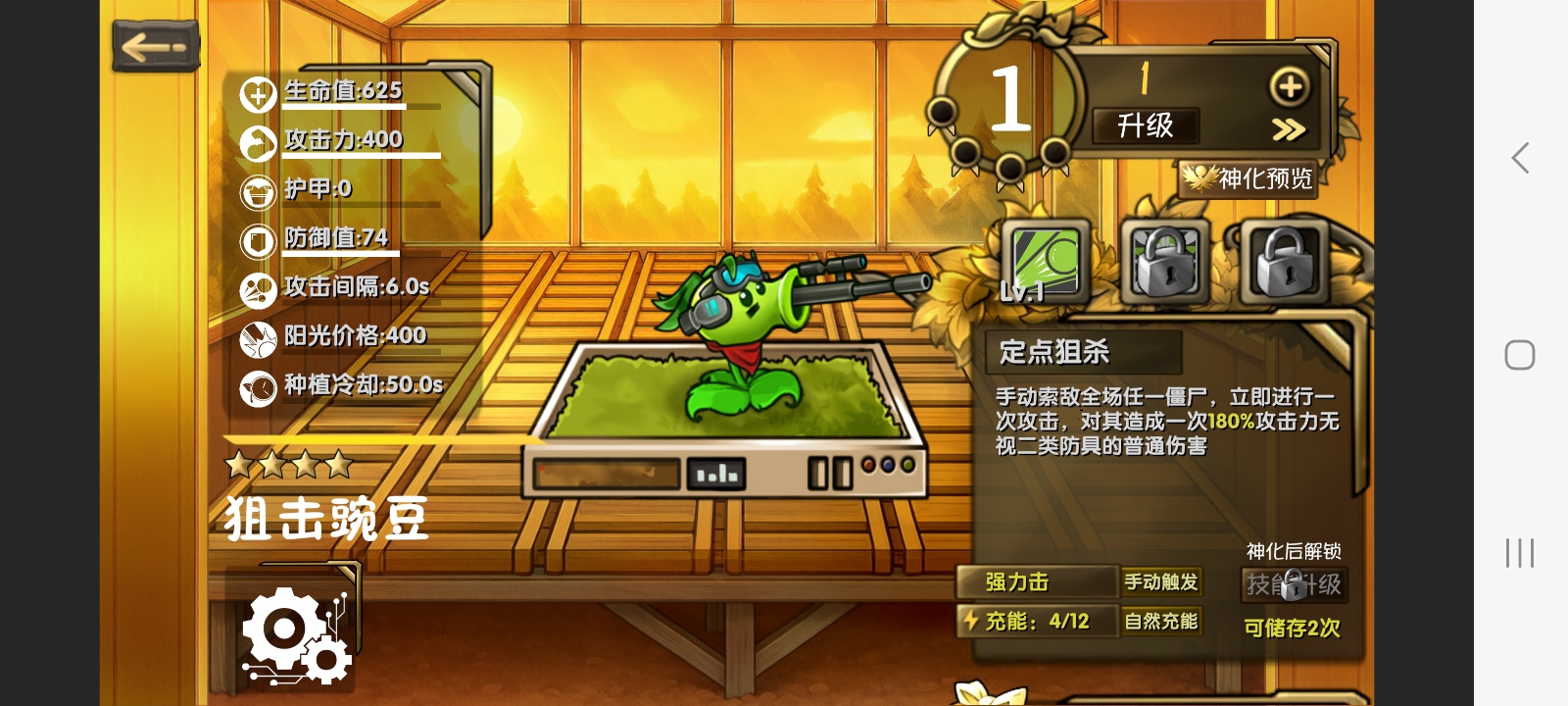1568x706 pixels.
Task: Click the 生命值 health stat icon
Action: point(257,93)
